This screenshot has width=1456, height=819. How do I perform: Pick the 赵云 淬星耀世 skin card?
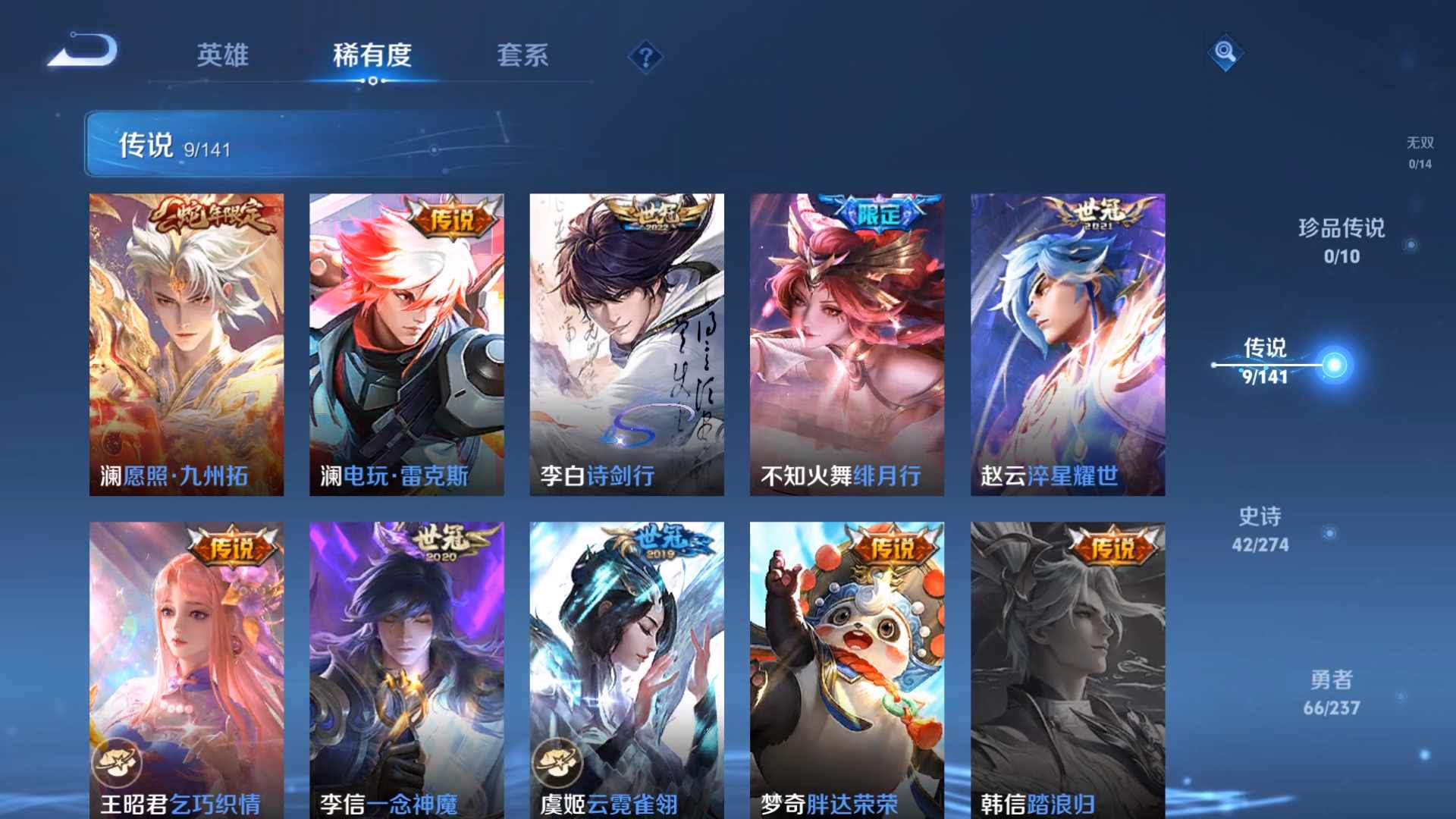(x=1068, y=344)
